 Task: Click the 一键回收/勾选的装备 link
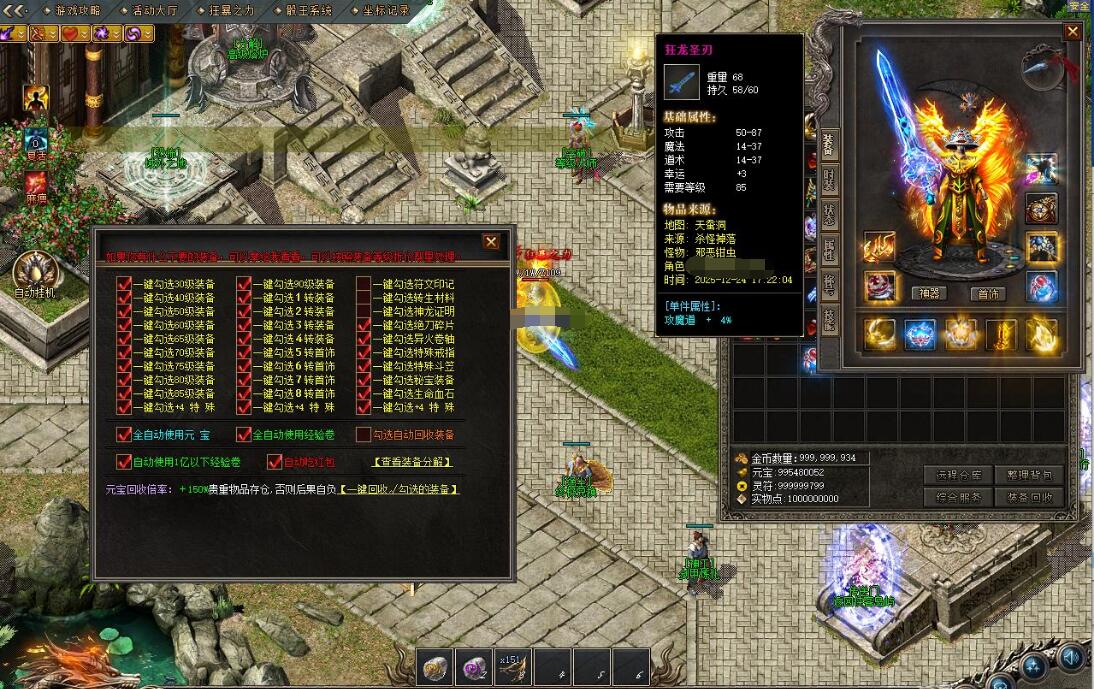[398, 490]
